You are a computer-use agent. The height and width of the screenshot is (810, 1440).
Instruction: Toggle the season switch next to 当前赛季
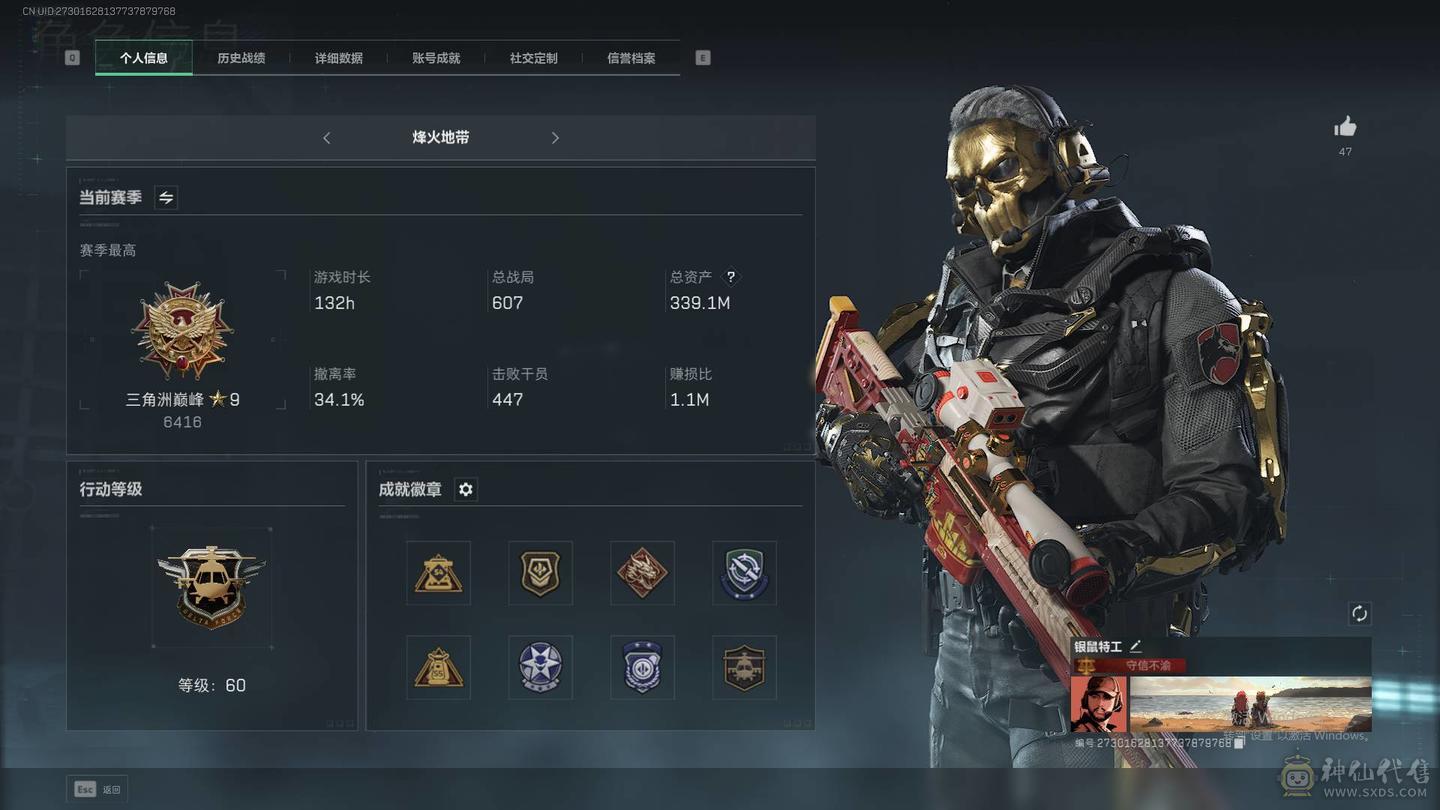[x=166, y=198]
